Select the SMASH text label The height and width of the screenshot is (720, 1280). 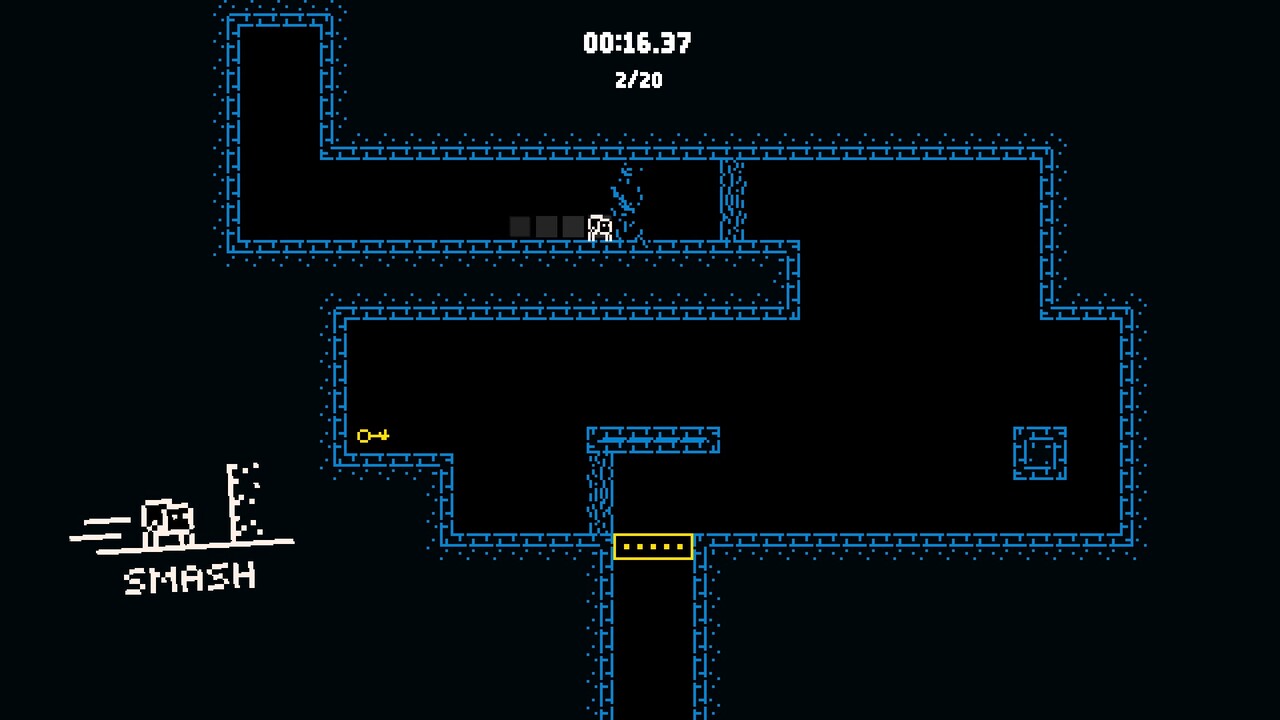188,576
